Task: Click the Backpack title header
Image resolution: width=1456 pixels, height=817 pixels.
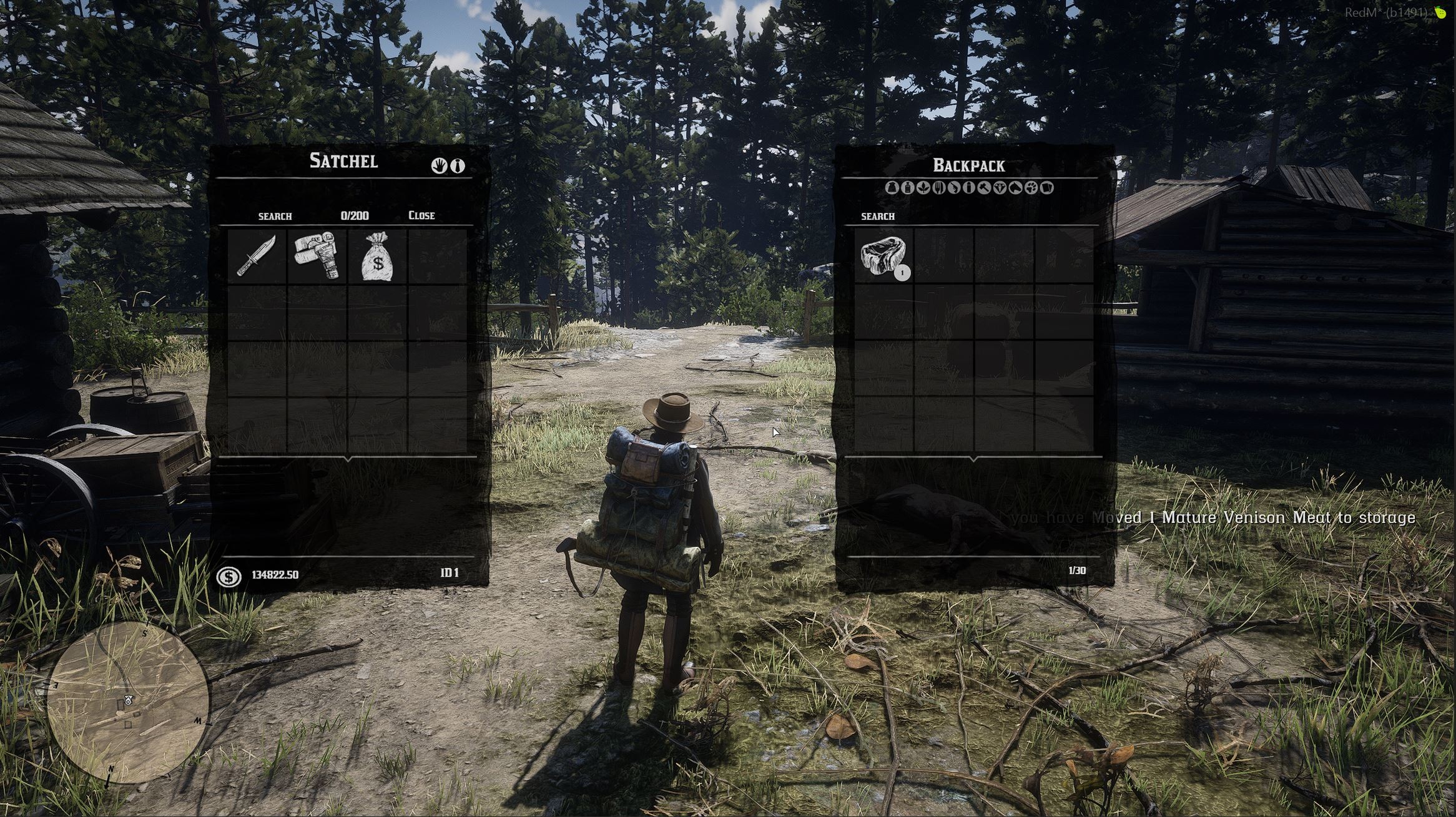Action: (x=969, y=165)
